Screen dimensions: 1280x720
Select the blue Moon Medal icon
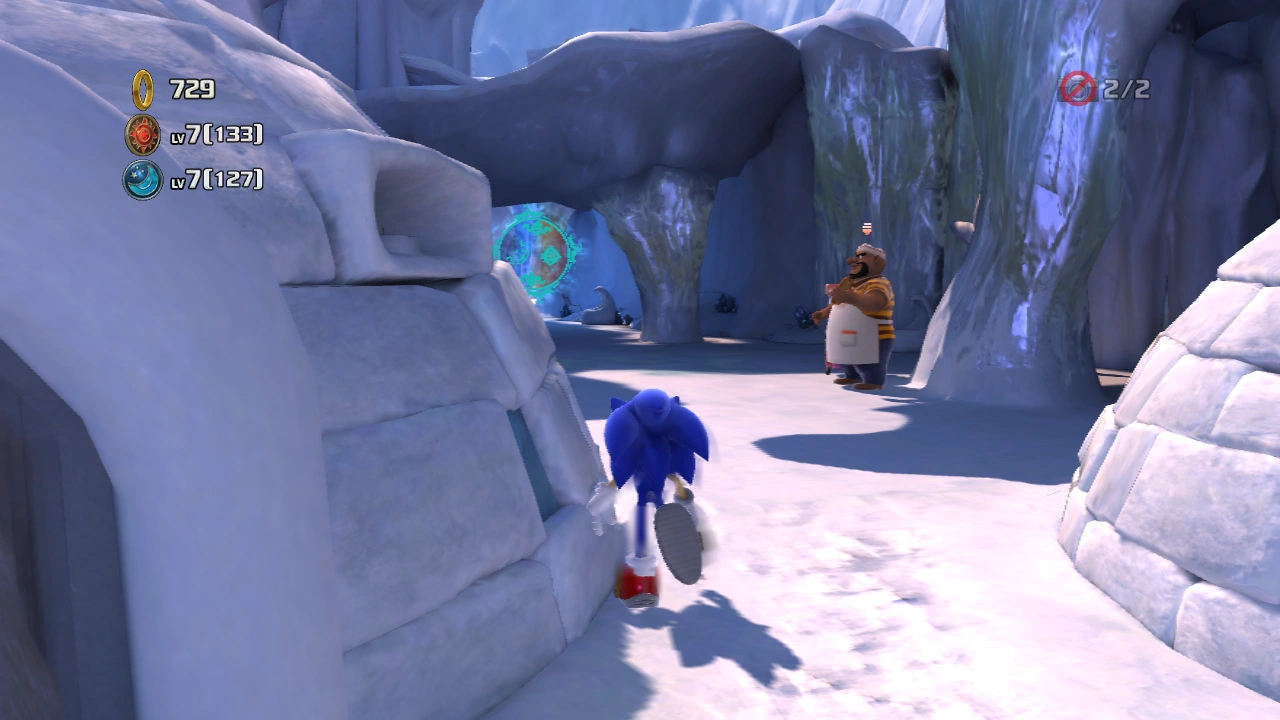(x=143, y=179)
